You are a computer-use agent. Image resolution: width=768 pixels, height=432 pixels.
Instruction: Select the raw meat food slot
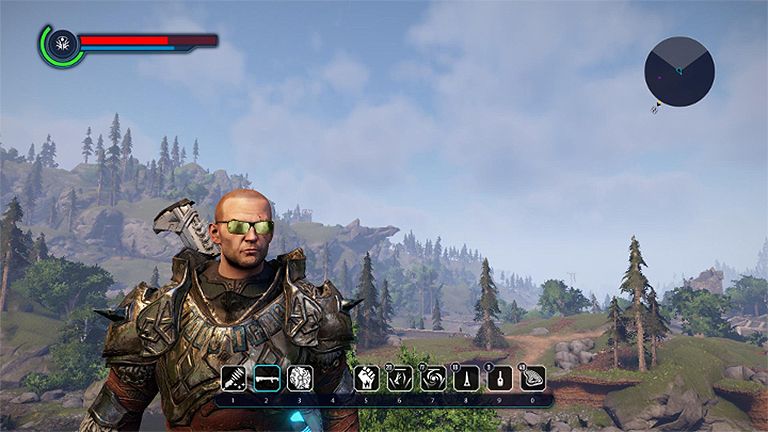pos(533,378)
